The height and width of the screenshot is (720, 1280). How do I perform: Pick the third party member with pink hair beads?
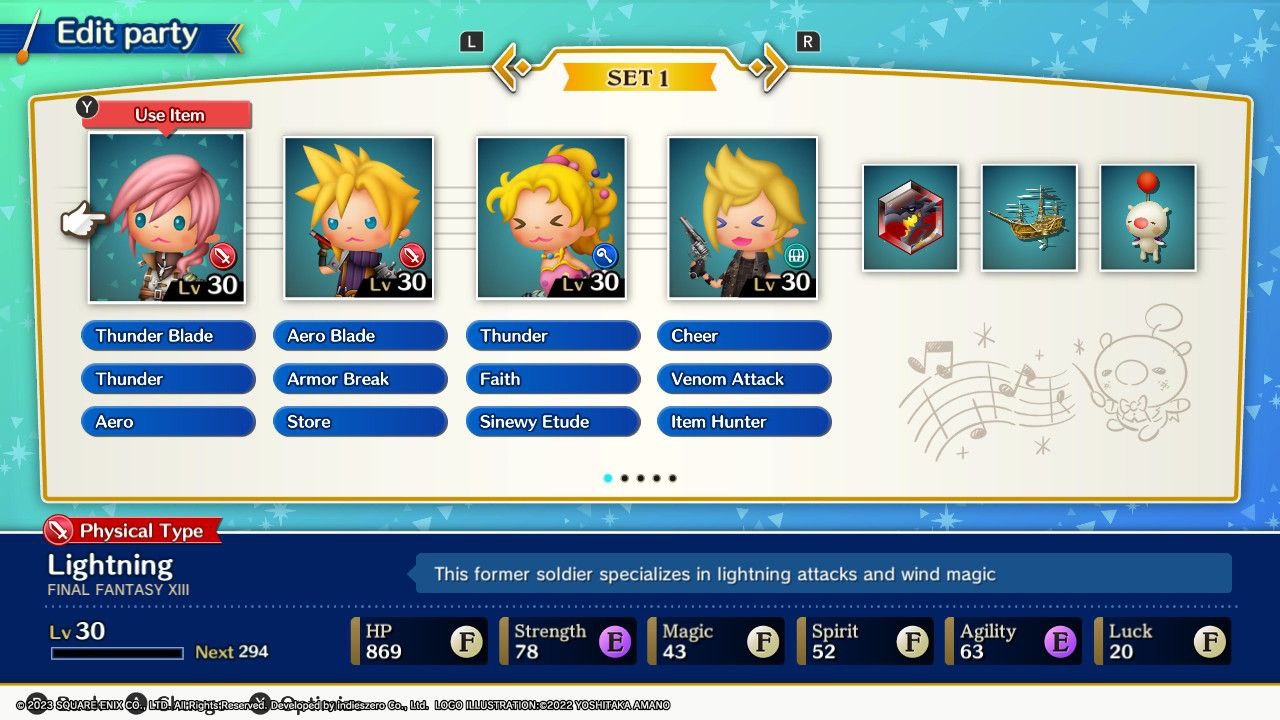pyautogui.click(x=551, y=217)
